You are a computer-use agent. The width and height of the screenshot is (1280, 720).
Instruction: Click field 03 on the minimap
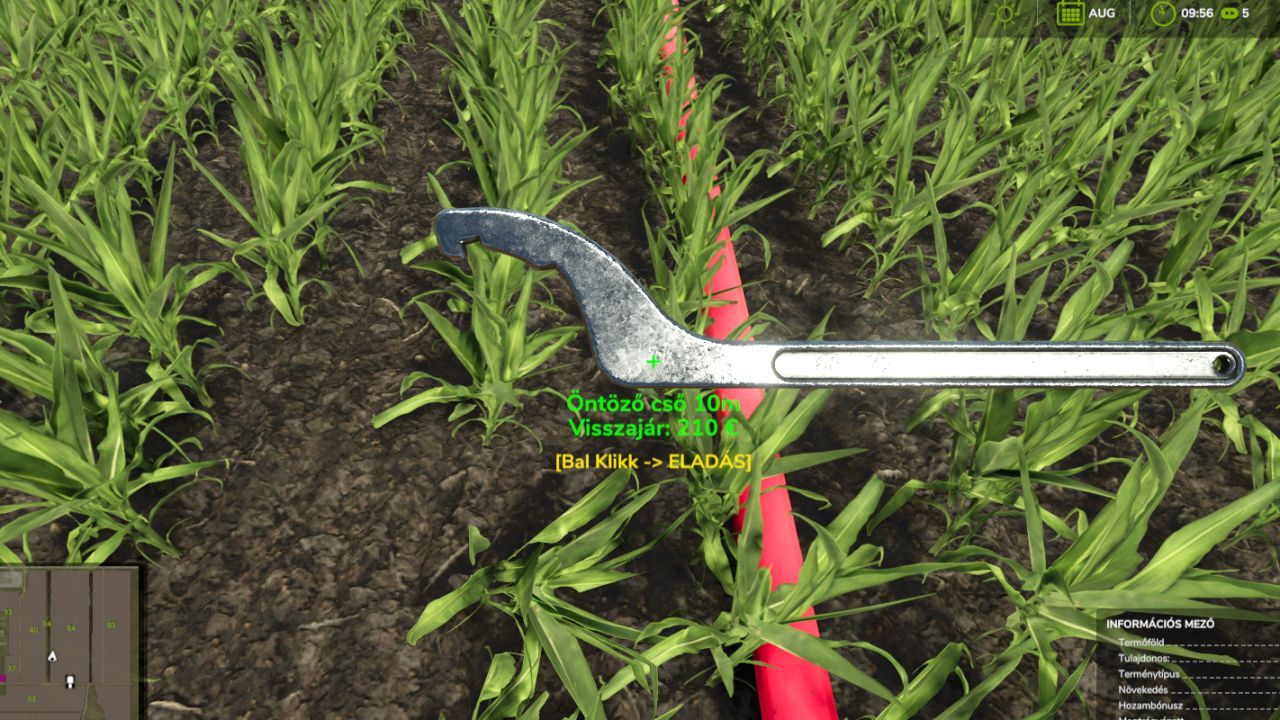(x=112, y=625)
